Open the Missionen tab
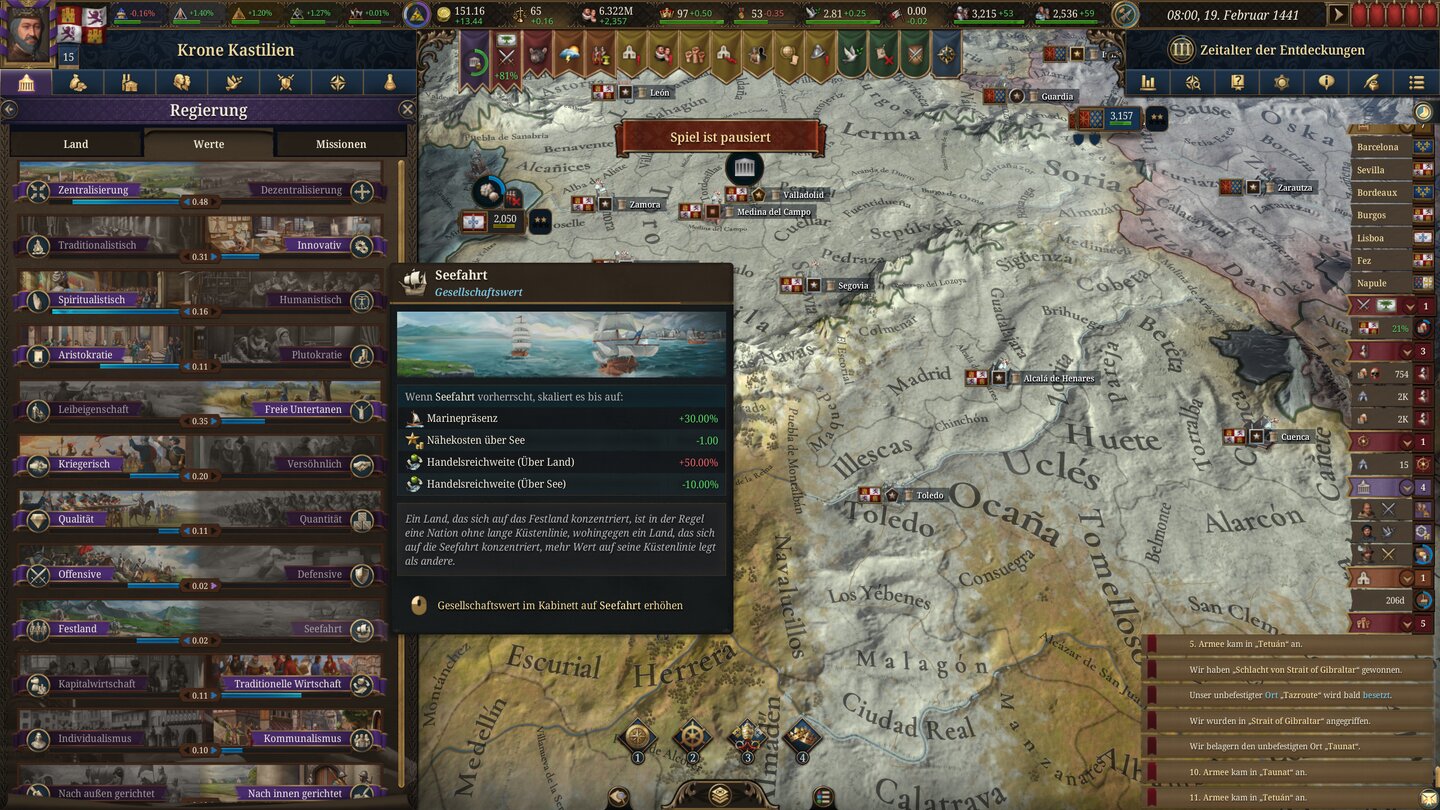The image size is (1440, 810). [x=341, y=144]
